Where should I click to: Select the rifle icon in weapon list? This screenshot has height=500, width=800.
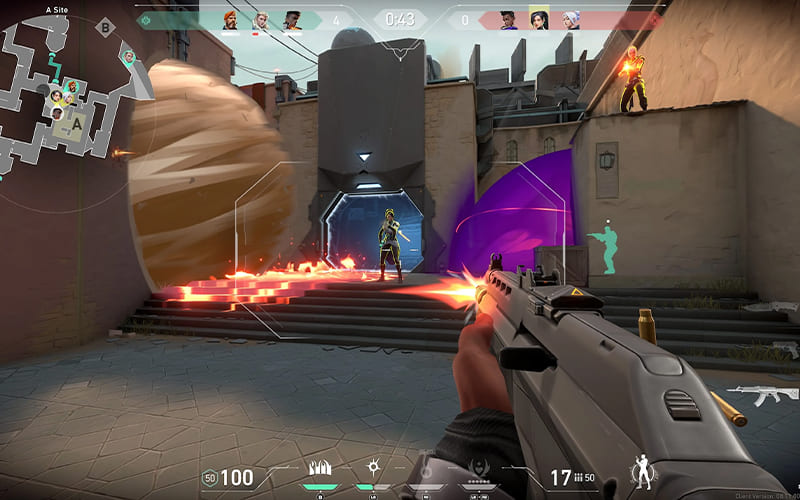coord(762,395)
